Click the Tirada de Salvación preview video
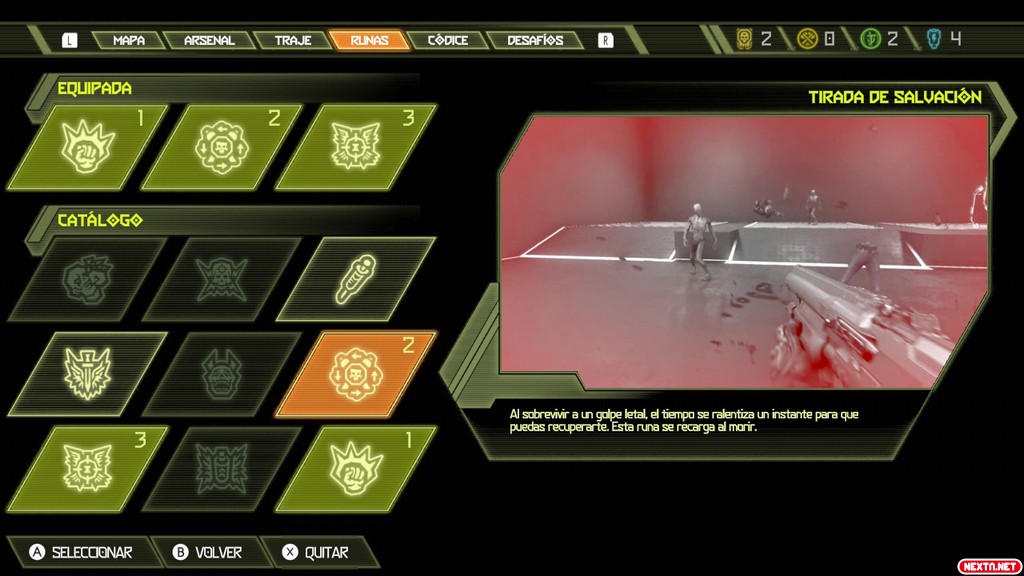Viewport: 1024px width, 576px height. point(743,250)
